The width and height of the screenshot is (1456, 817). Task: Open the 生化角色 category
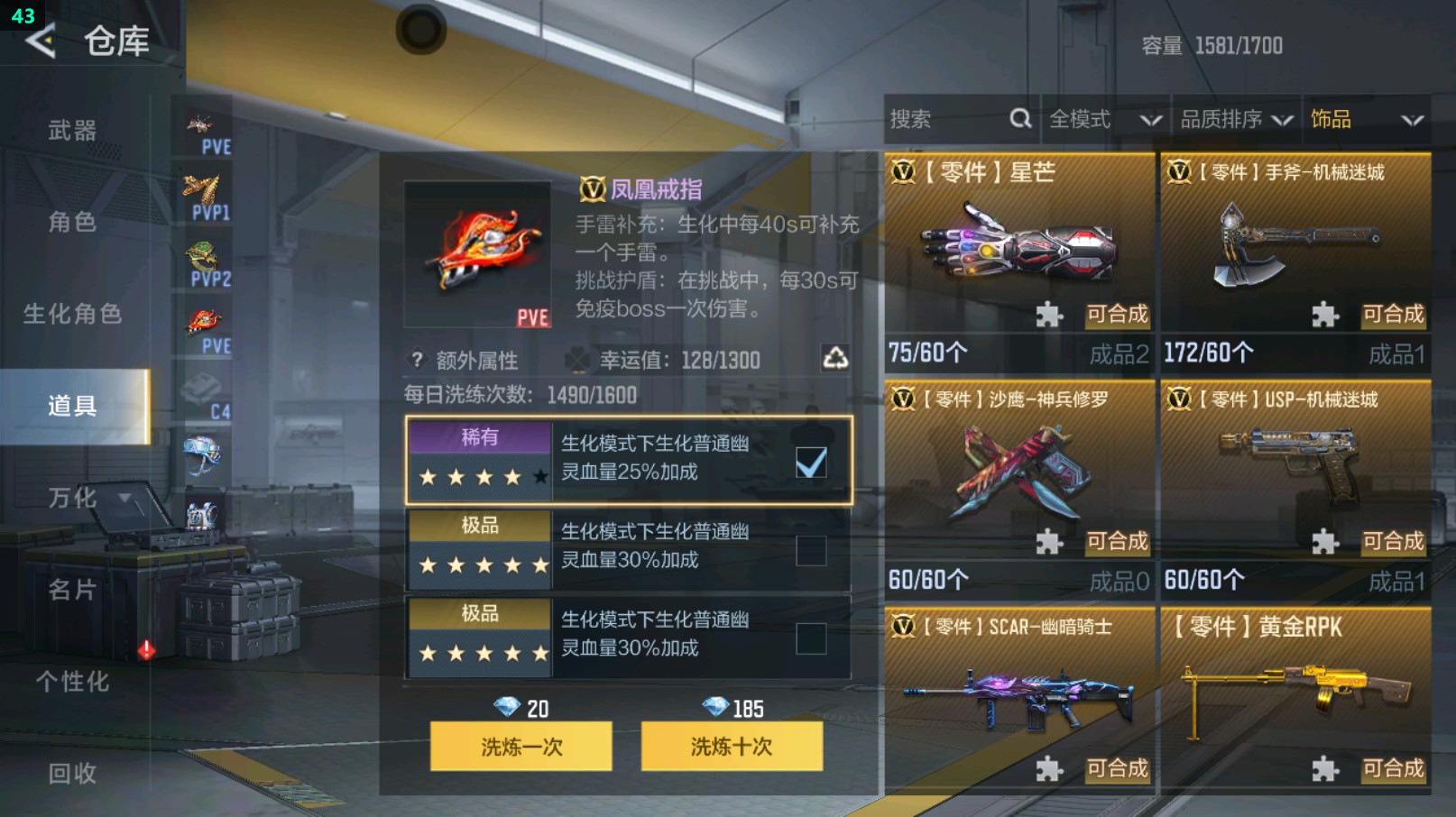[x=72, y=314]
